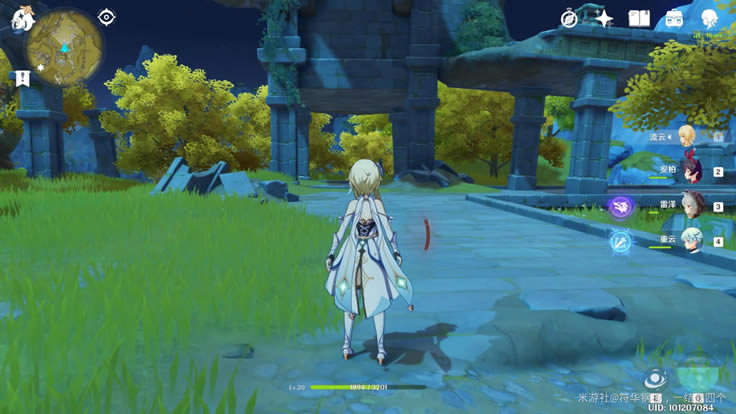Open the backpack inventory icon
The height and width of the screenshot is (414, 736).
[674, 18]
